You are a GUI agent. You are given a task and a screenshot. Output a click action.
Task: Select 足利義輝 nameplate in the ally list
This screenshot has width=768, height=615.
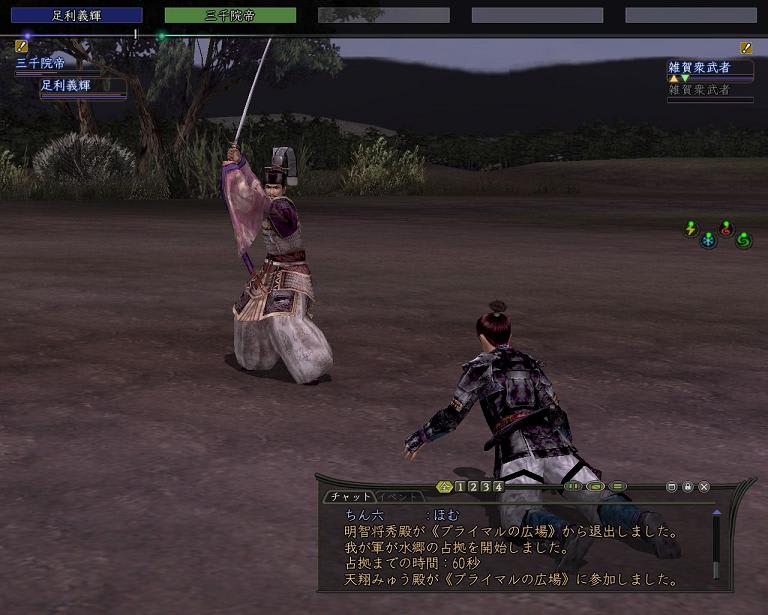click(66, 86)
